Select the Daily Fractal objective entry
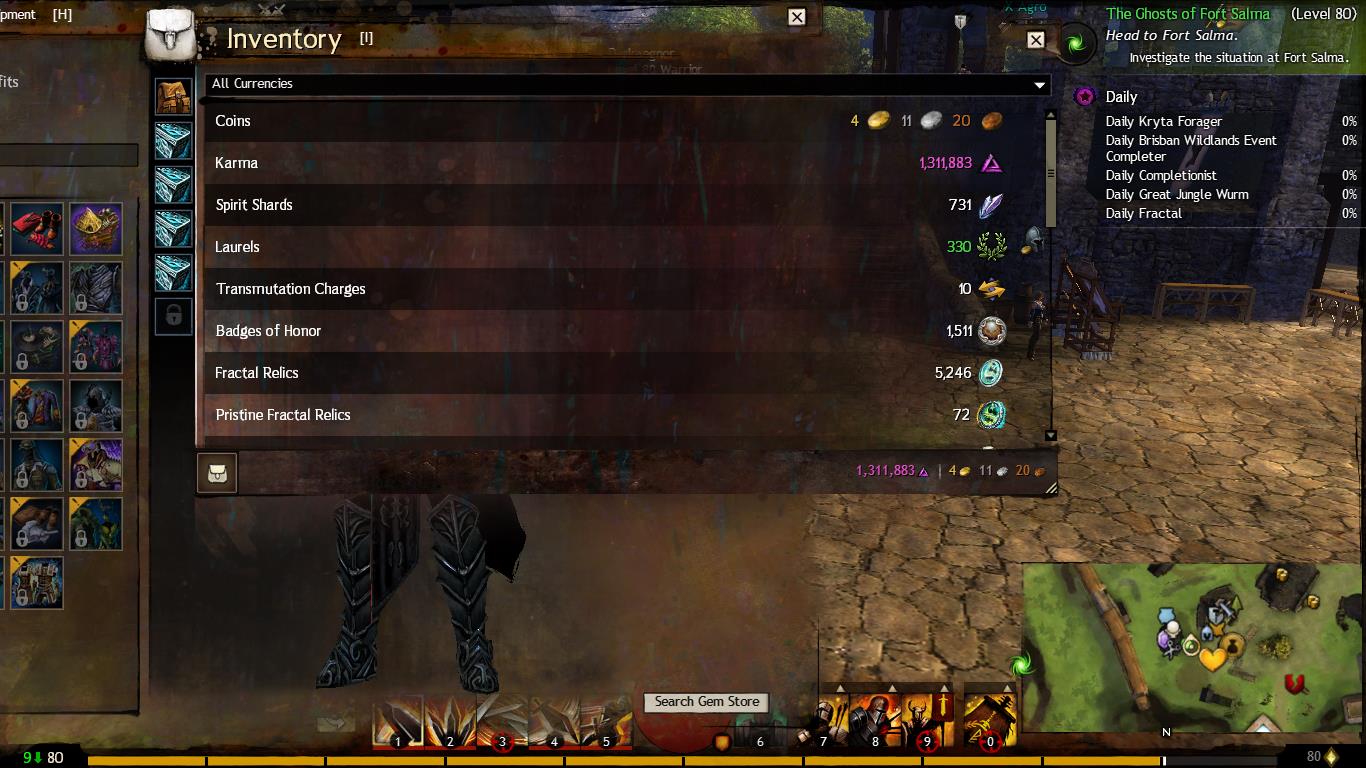Viewport: 1366px width, 768px height. pos(1144,213)
